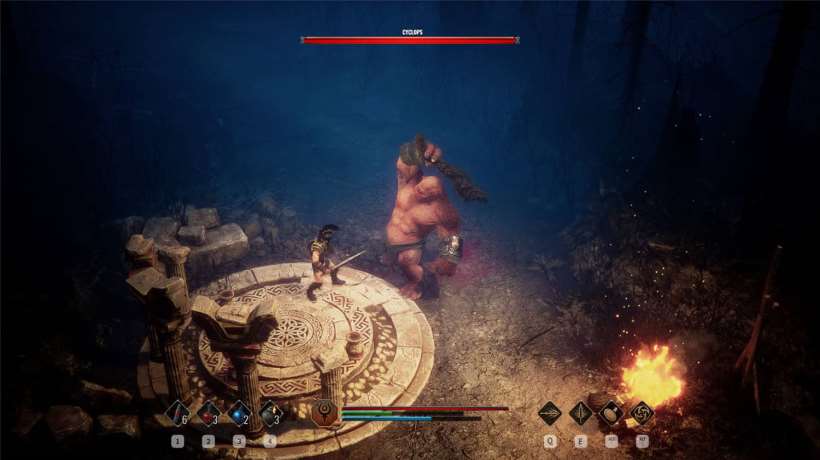Use the red gem item with count 3
This screenshot has height=460, width=820.
pos(209,413)
